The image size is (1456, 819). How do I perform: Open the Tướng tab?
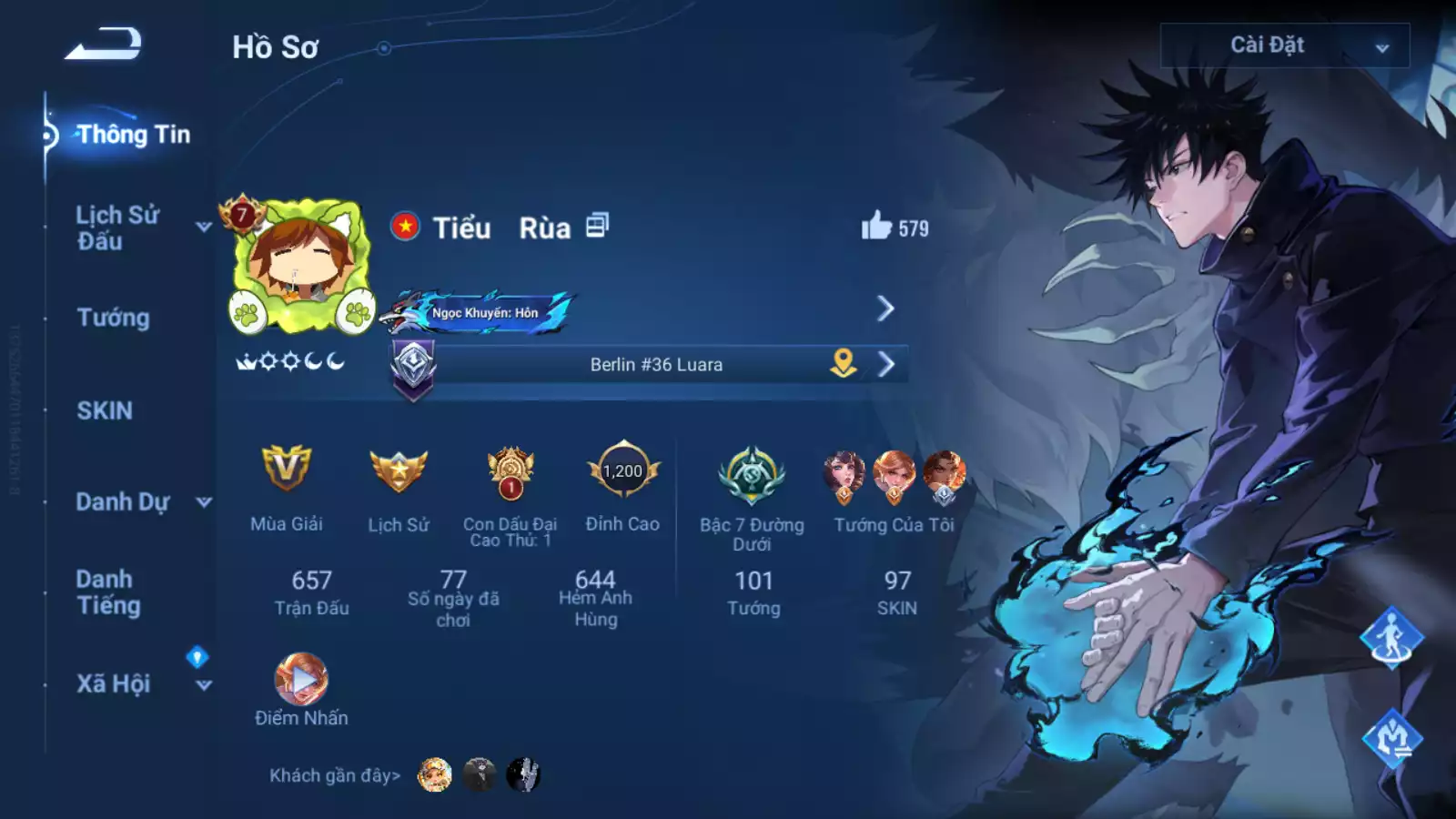pyautogui.click(x=113, y=318)
